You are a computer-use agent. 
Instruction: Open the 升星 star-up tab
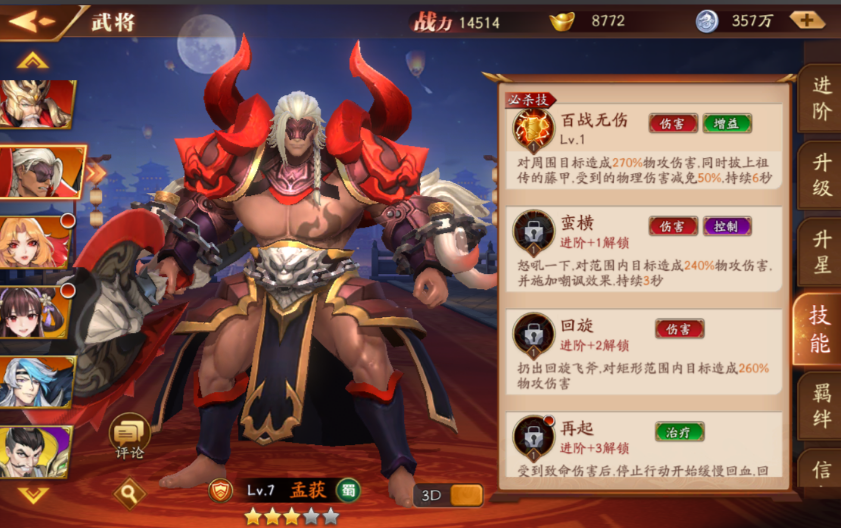click(x=821, y=252)
